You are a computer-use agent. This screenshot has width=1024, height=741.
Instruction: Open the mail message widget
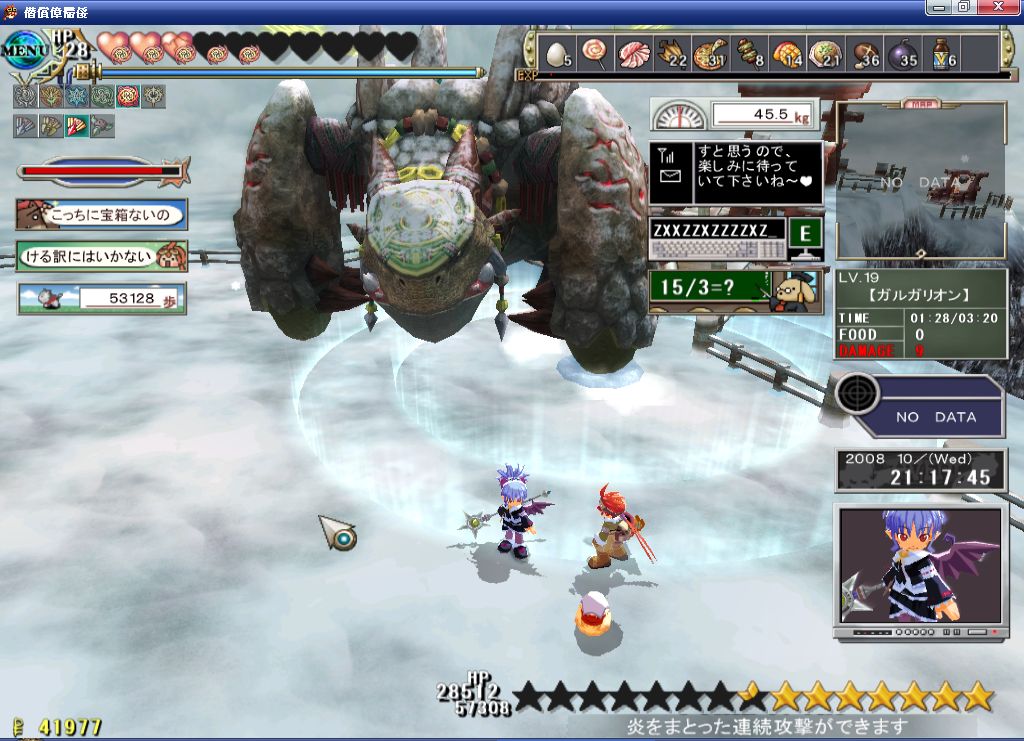point(736,173)
